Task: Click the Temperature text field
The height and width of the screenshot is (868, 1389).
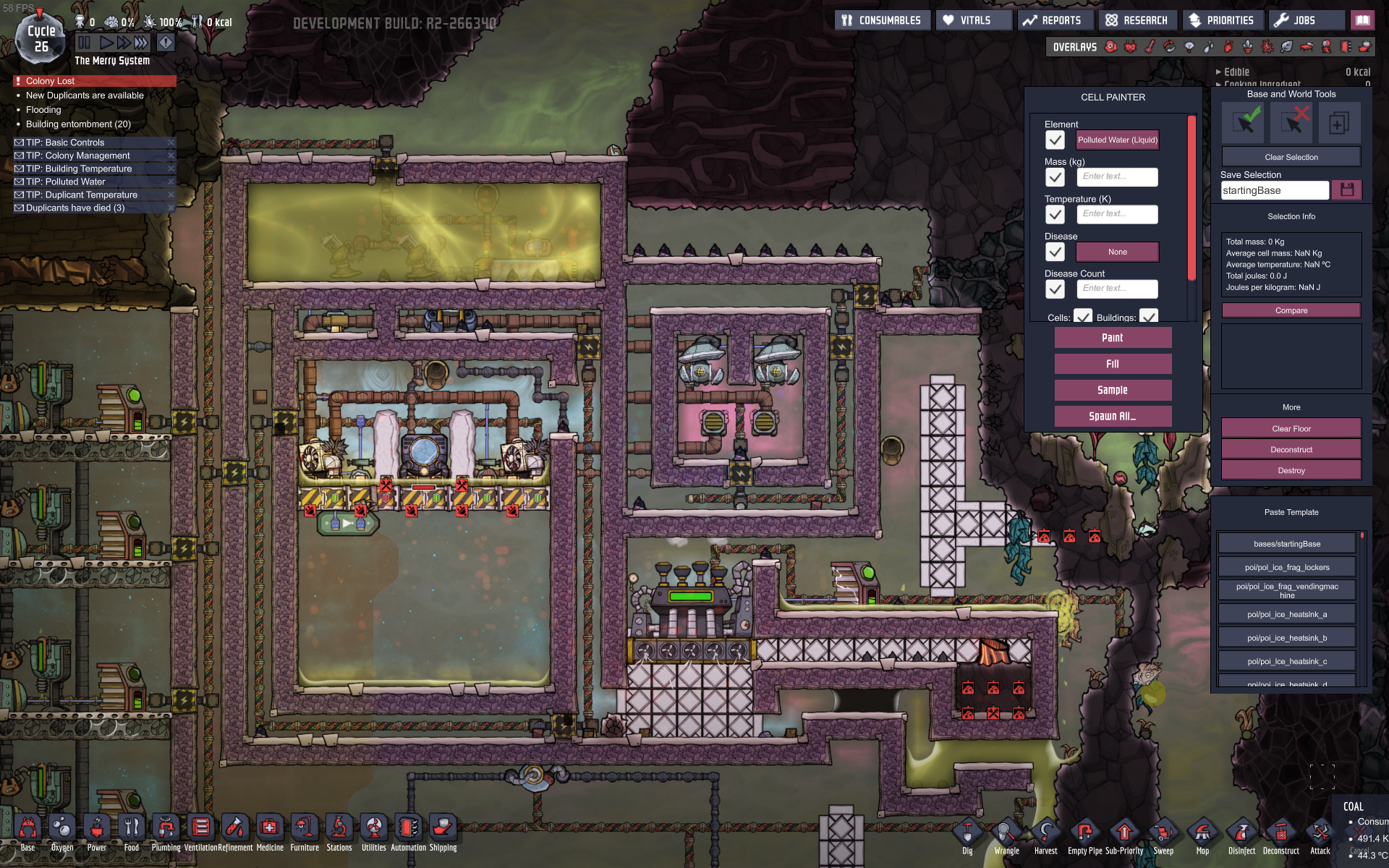Action: [x=1117, y=214]
